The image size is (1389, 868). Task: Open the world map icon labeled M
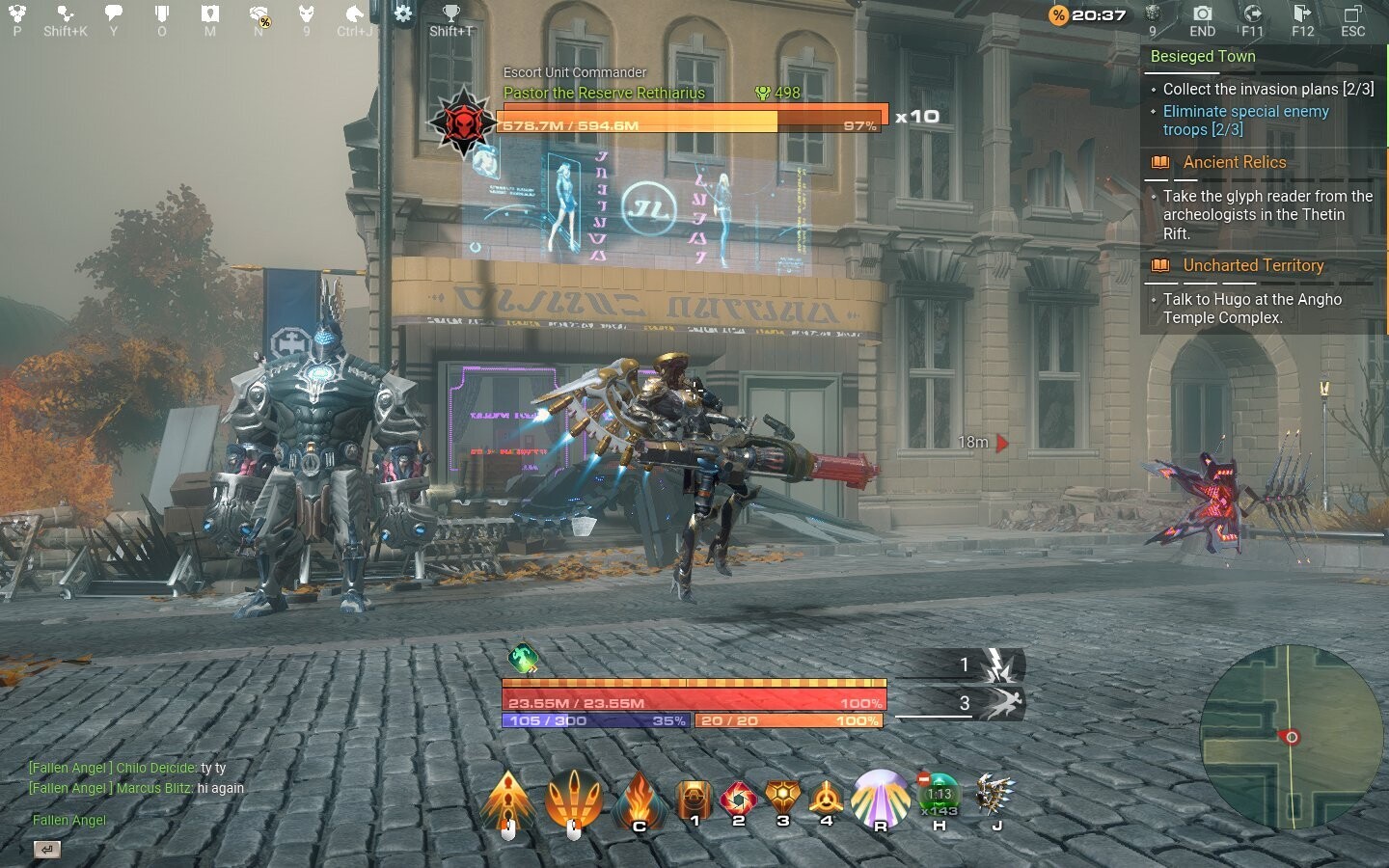pos(208,15)
